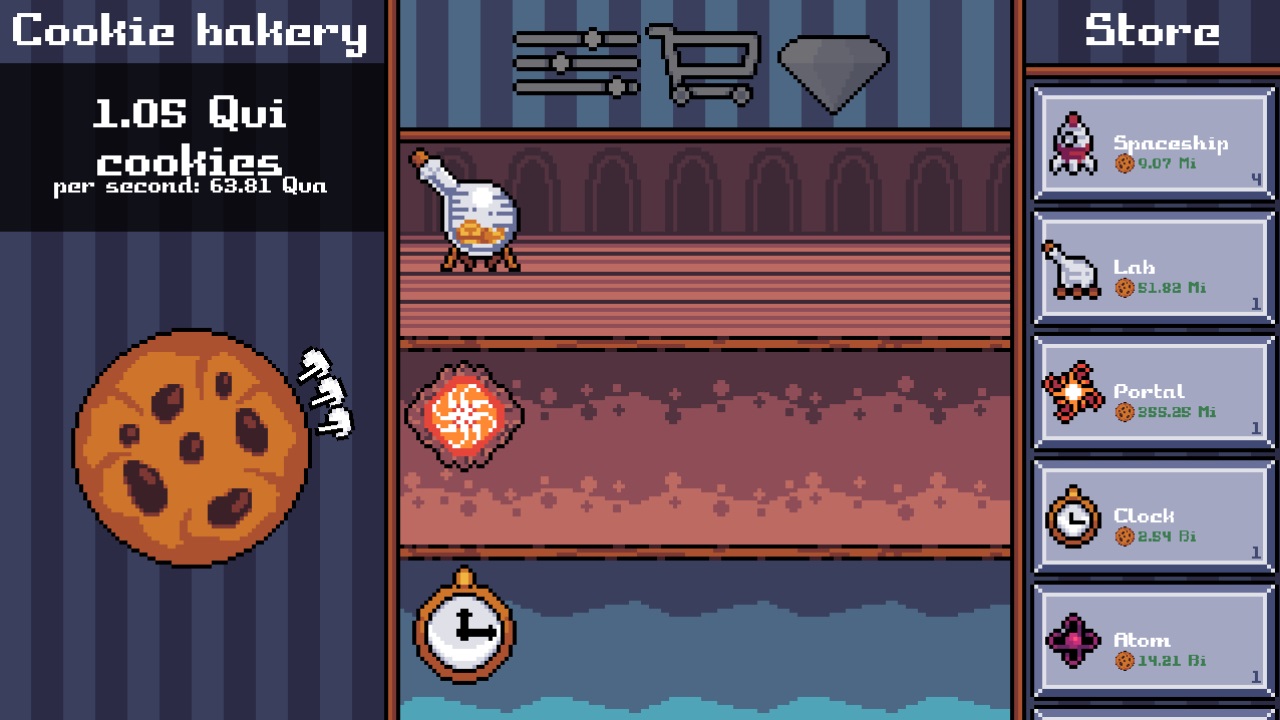Open the settings sliders panel
This screenshot has height=720, width=1280.
(575, 60)
